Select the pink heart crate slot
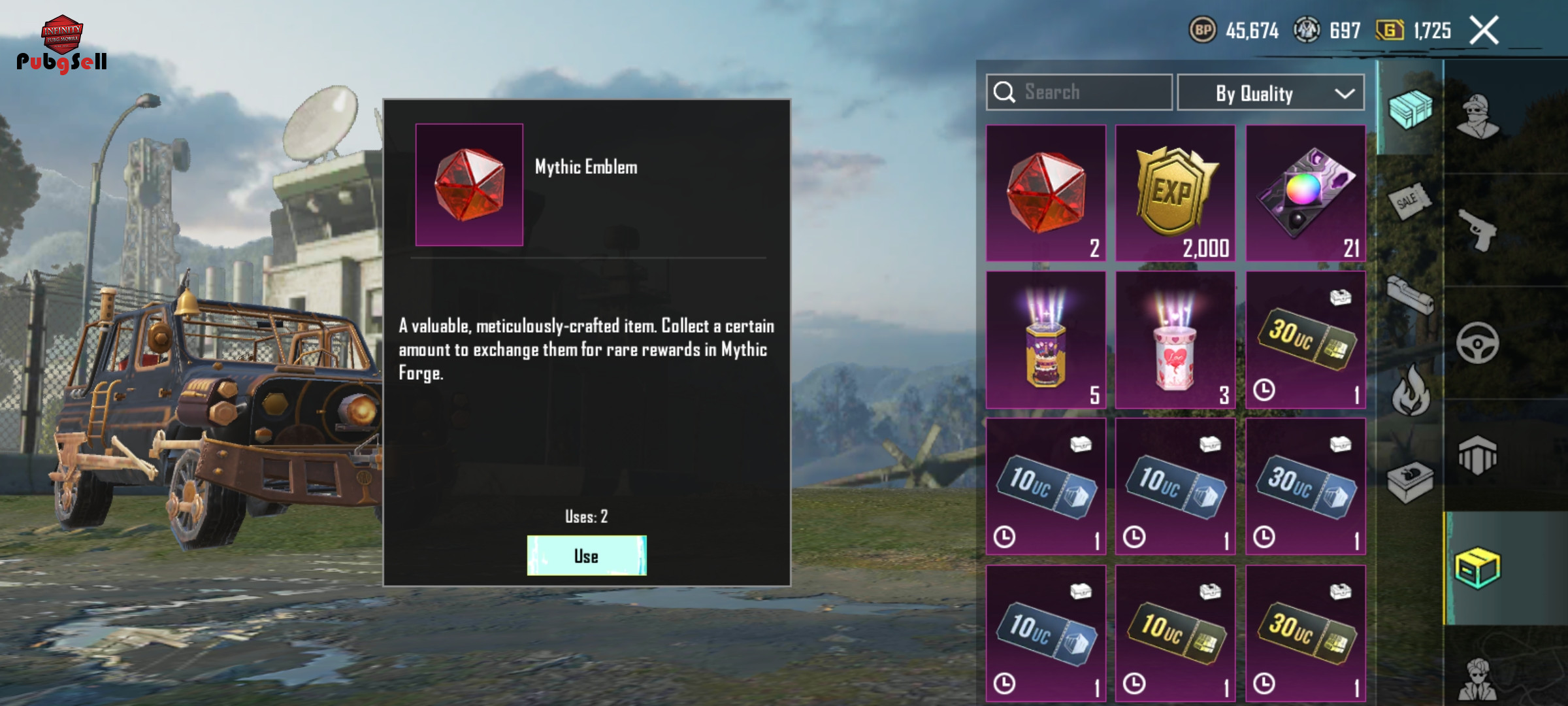Viewport: 1568px width, 706px height. (x=1175, y=340)
